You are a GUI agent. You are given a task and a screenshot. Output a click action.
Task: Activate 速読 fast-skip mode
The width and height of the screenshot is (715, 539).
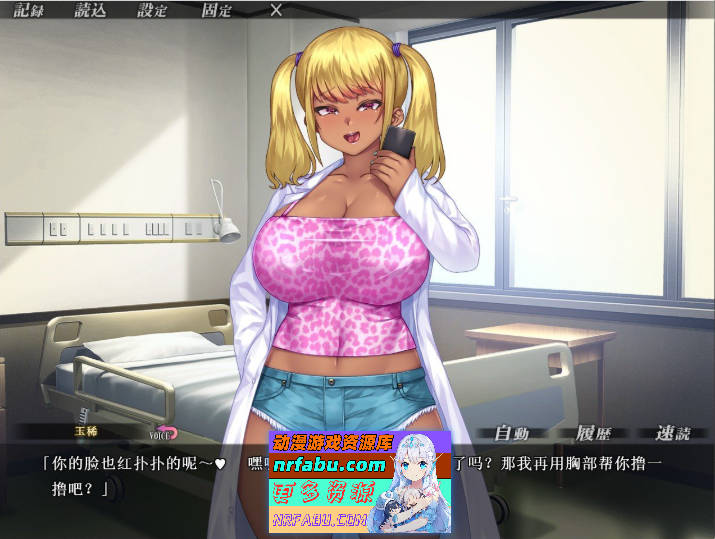(673, 433)
